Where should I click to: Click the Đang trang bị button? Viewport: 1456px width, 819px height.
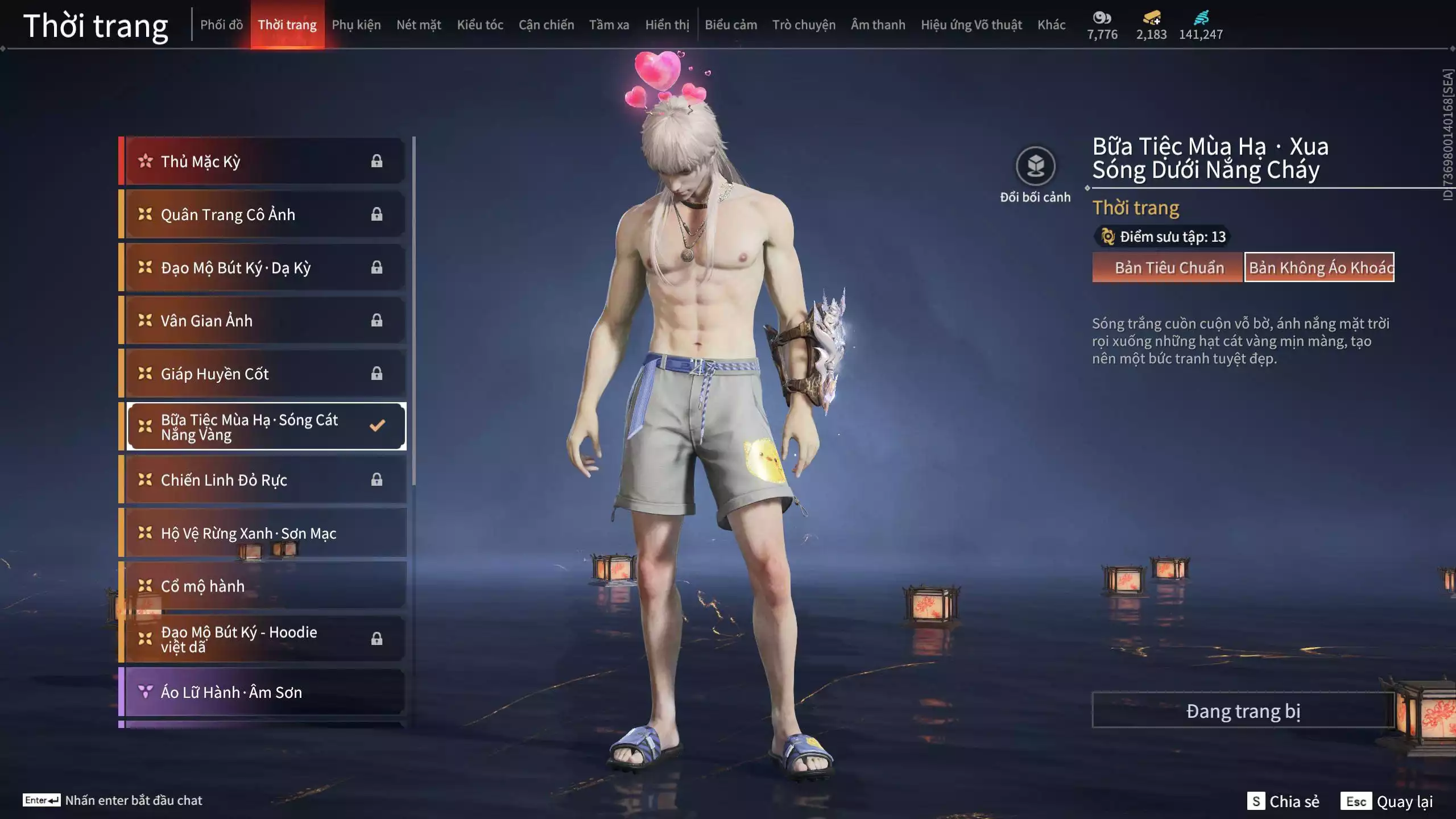pyautogui.click(x=1243, y=711)
